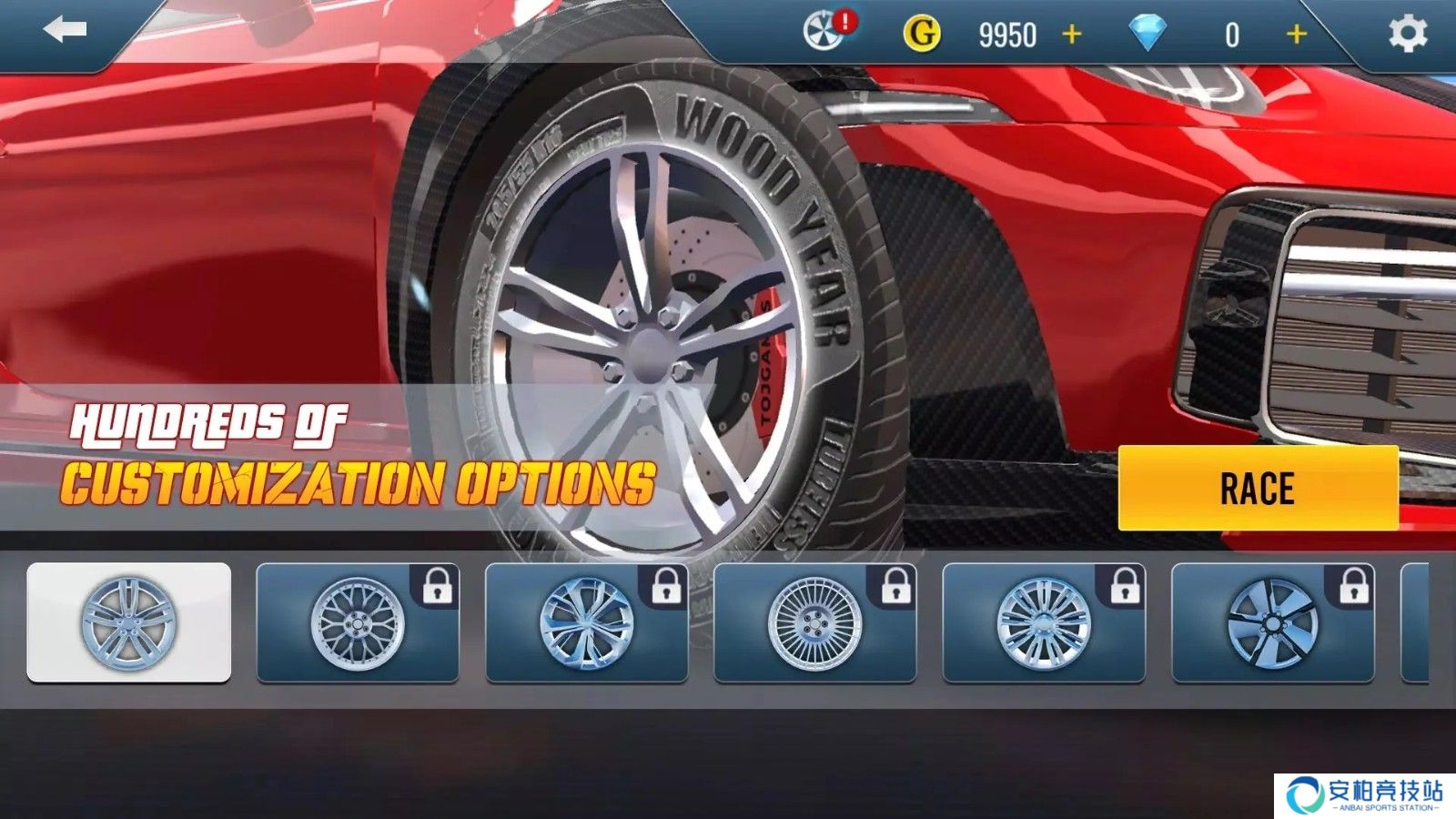This screenshot has height=819, width=1456.
Task: Start the race with RACE button
Action: (x=1258, y=489)
